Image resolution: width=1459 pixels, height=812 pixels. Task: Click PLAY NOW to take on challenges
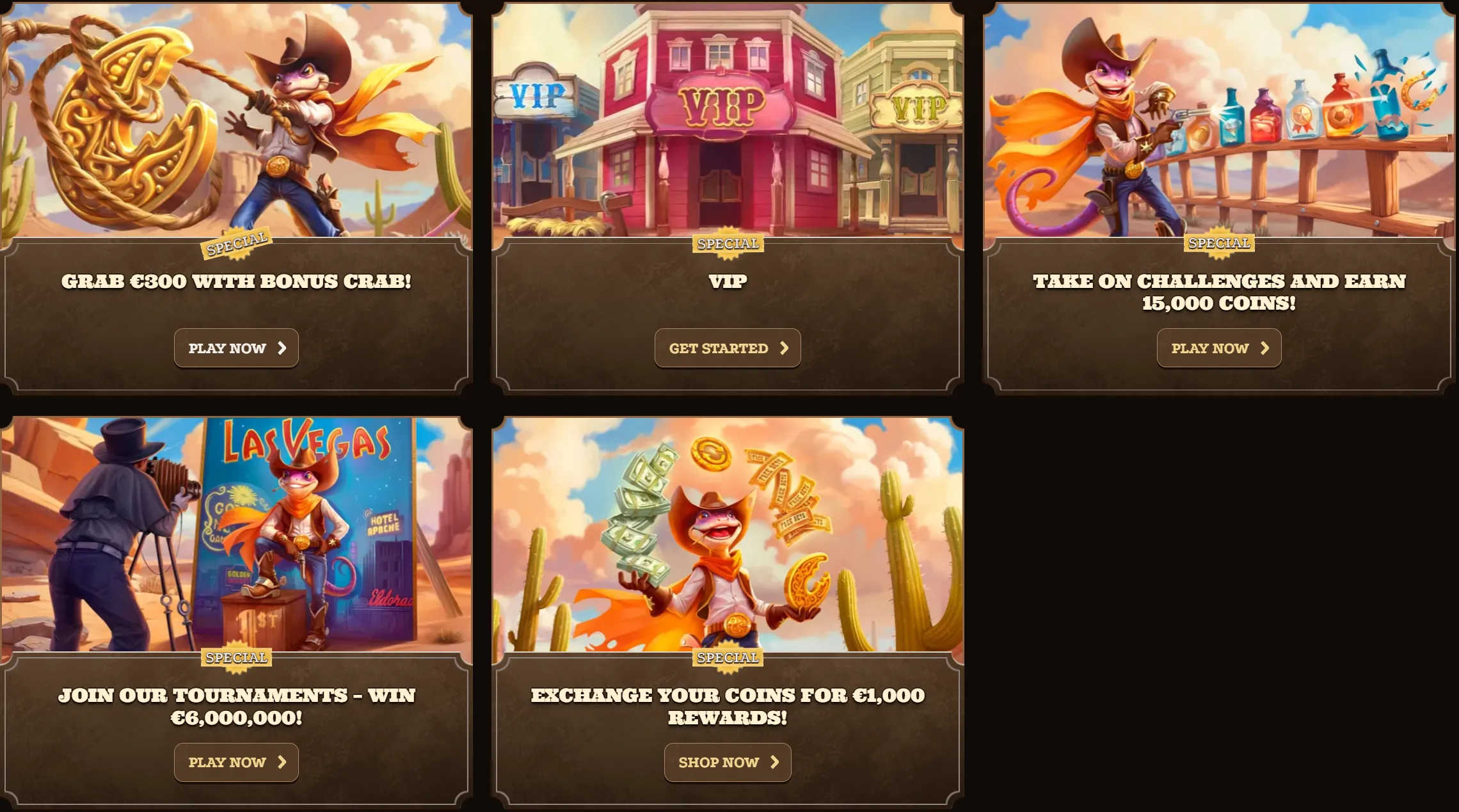1218,347
